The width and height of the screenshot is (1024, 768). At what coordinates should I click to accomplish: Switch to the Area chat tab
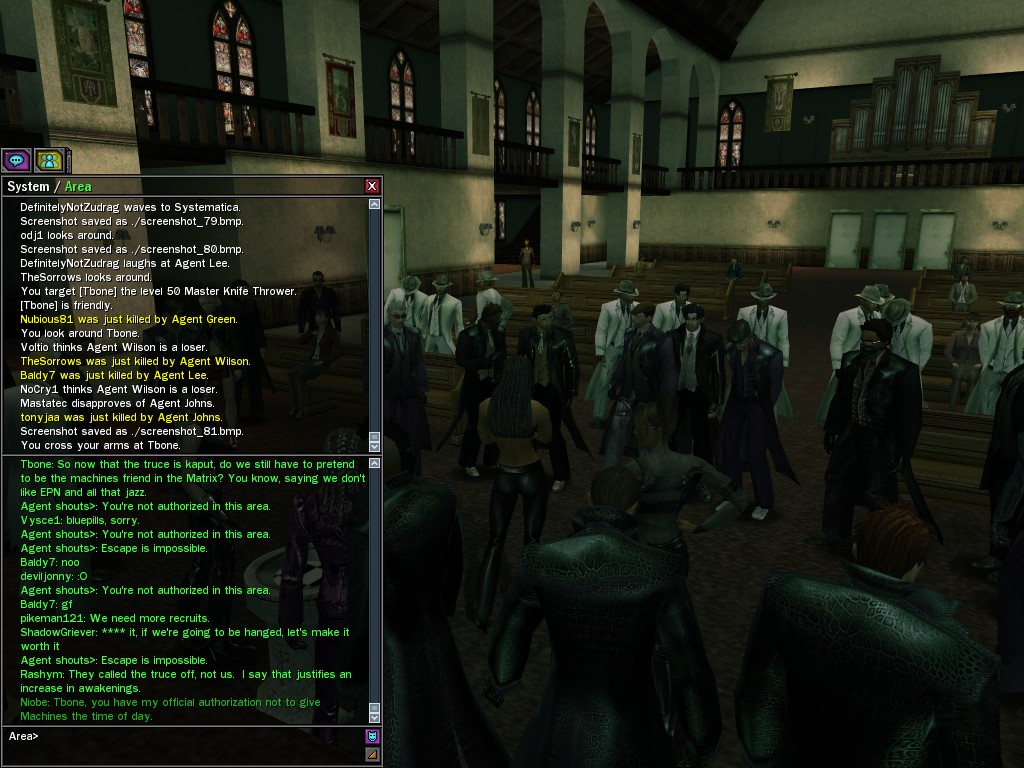coord(78,187)
